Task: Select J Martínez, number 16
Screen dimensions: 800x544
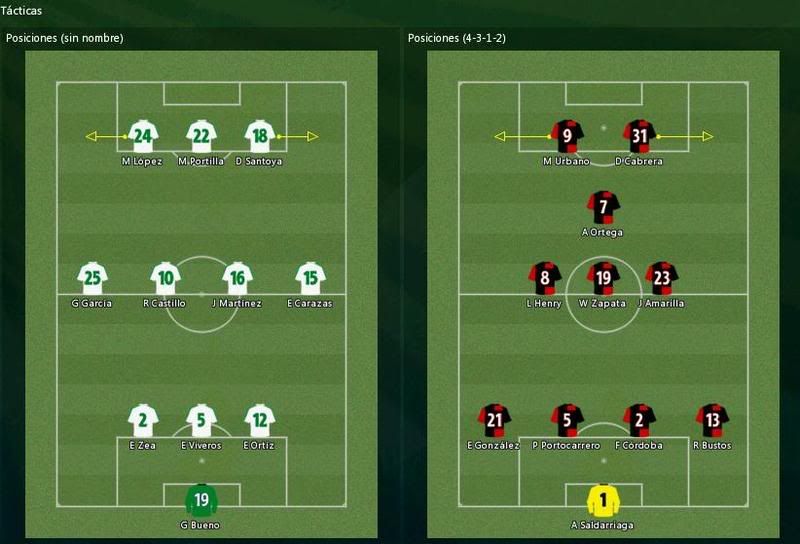Action: click(x=237, y=278)
